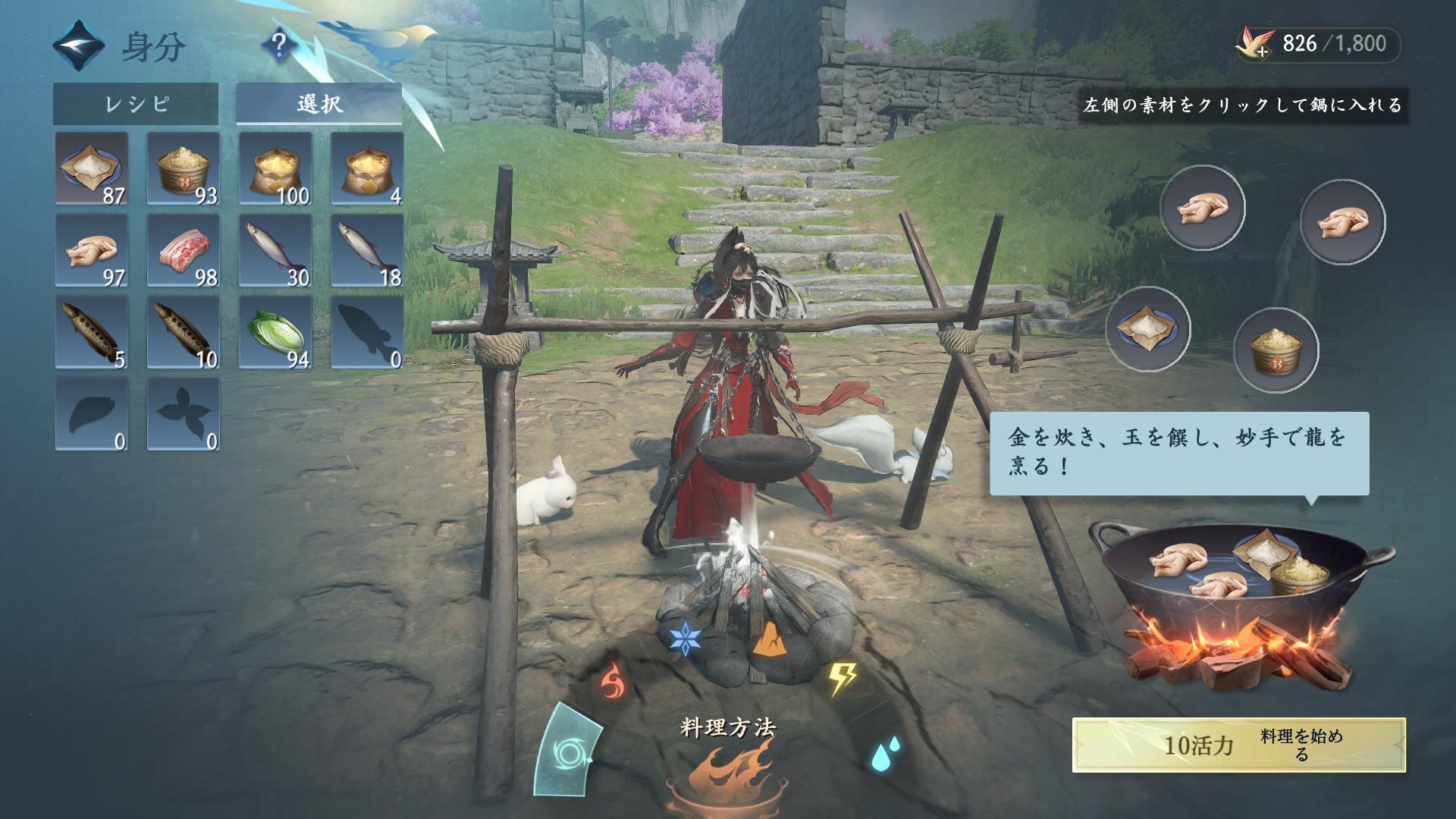Choose the raw chicken ingredient with 97
The height and width of the screenshot is (819, 1456).
(x=92, y=250)
